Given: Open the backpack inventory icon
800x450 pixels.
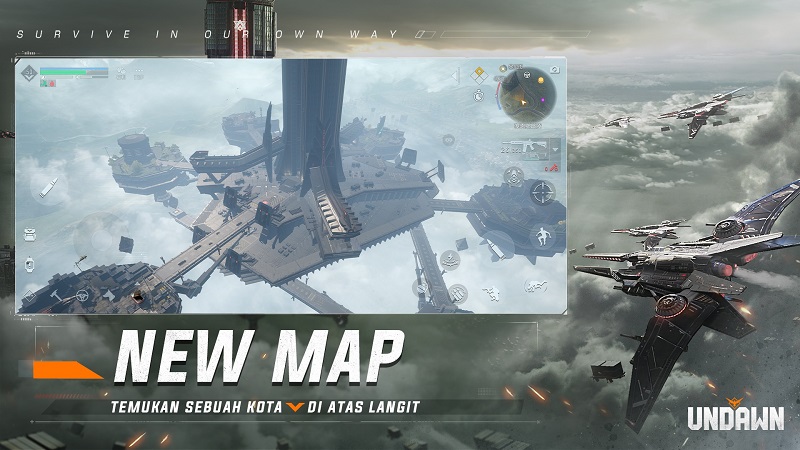Looking at the screenshot, I should coord(31,235).
